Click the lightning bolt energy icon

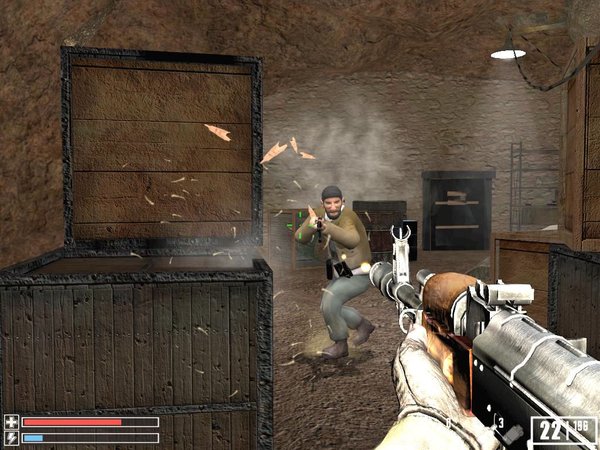tap(11, 438)
